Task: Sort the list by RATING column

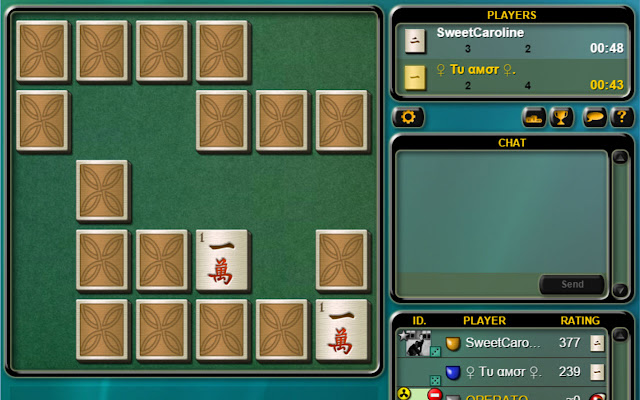Action: pos(579,321)
